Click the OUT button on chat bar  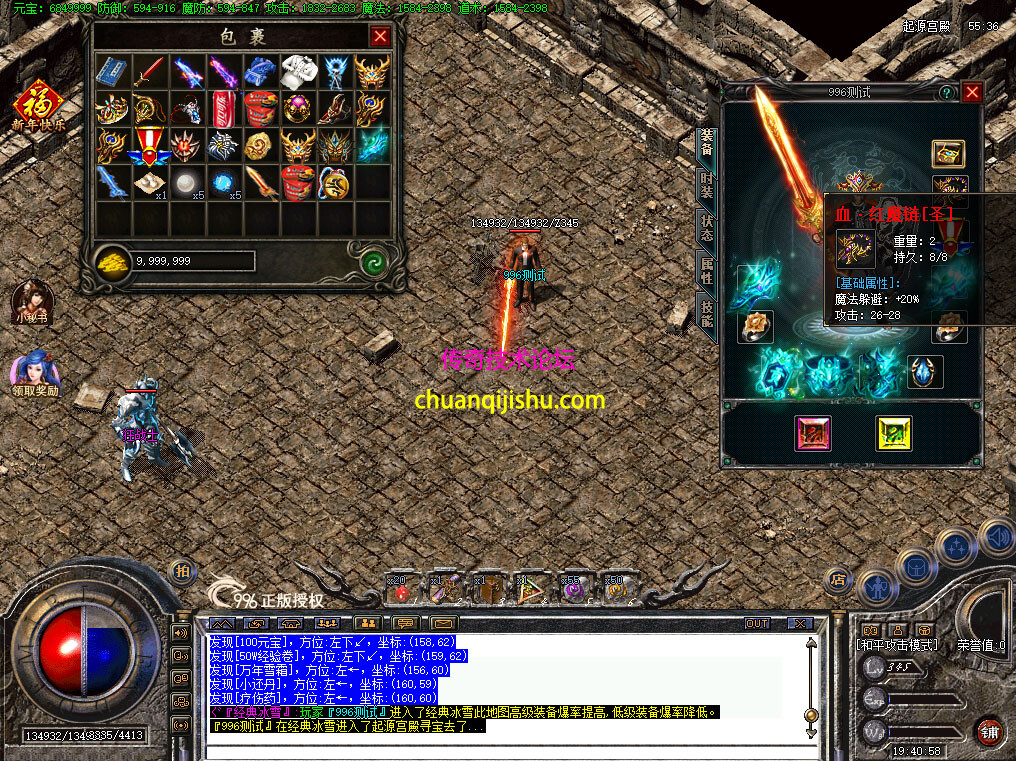757,623
